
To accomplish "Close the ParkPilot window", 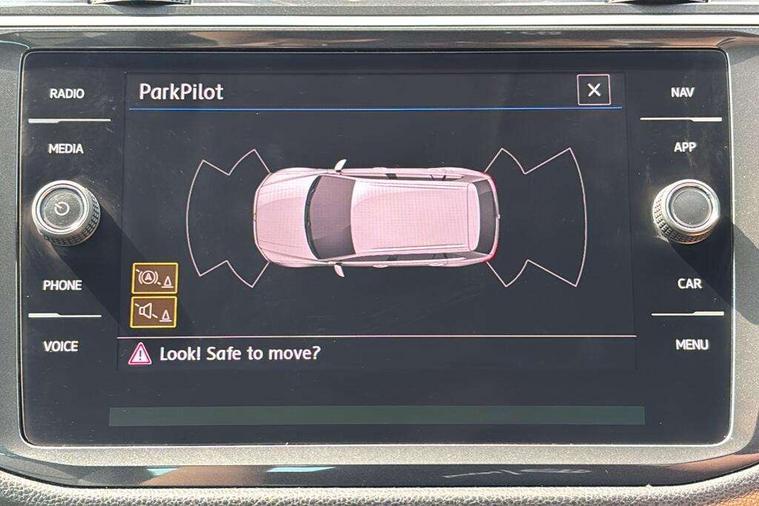I will tap(593, 91).
